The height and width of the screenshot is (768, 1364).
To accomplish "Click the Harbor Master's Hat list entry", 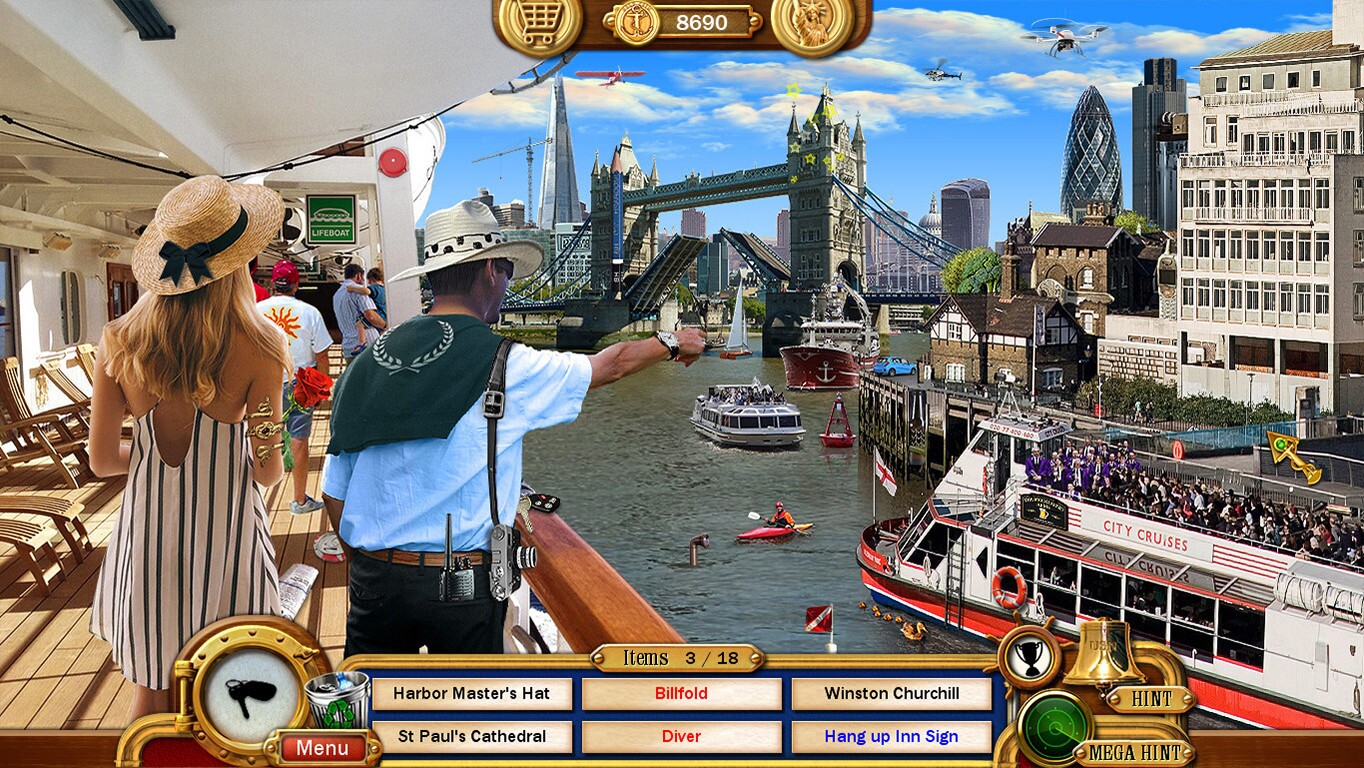I will pos(472,693).
